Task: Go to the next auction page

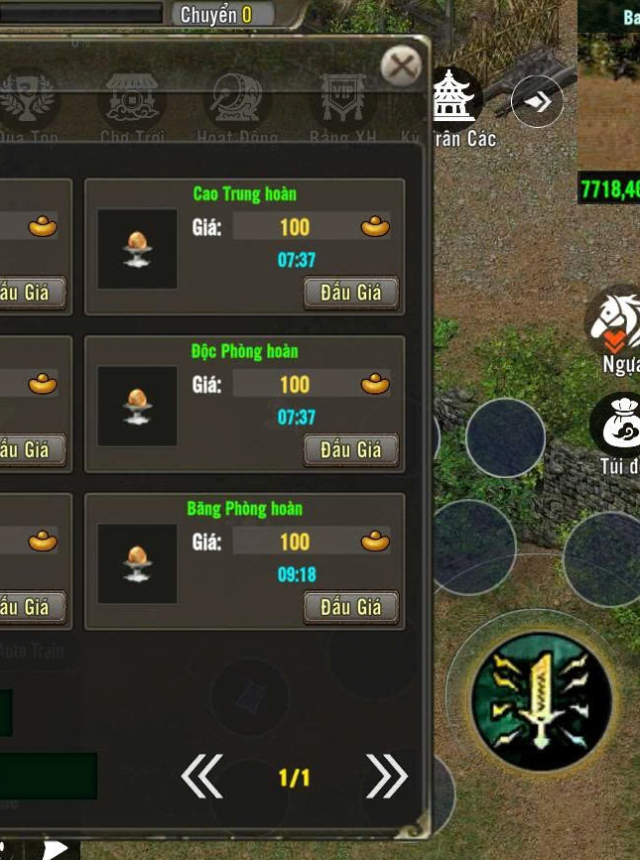Action: pos(386,776)
